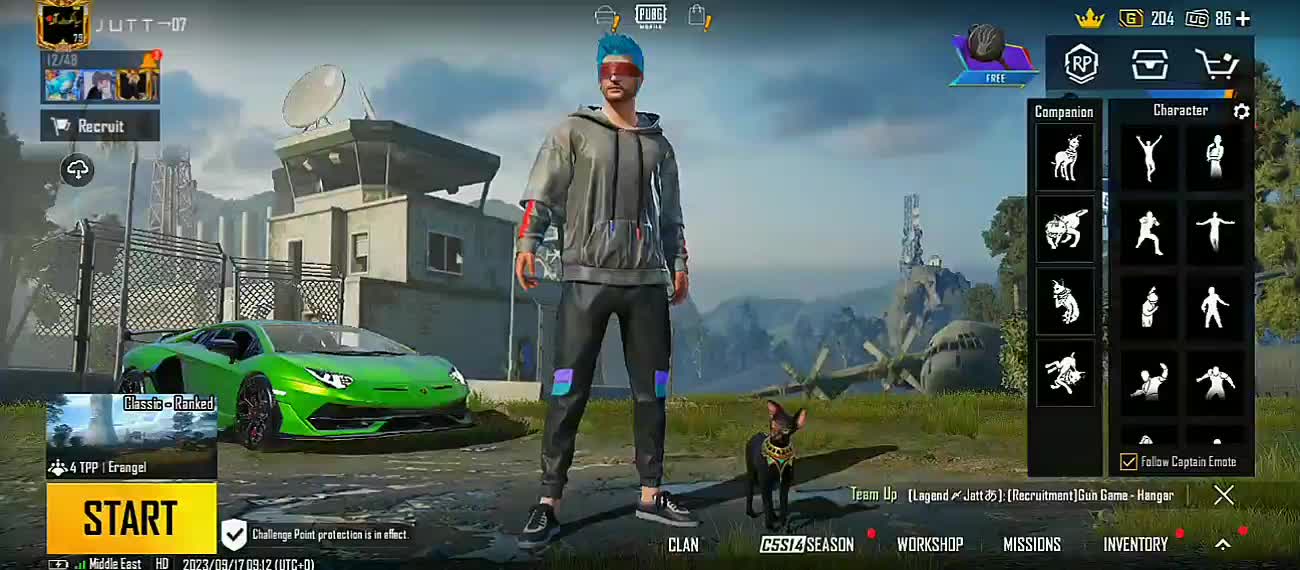
Task: Start the match with the START button
Action: click(131, 518)
